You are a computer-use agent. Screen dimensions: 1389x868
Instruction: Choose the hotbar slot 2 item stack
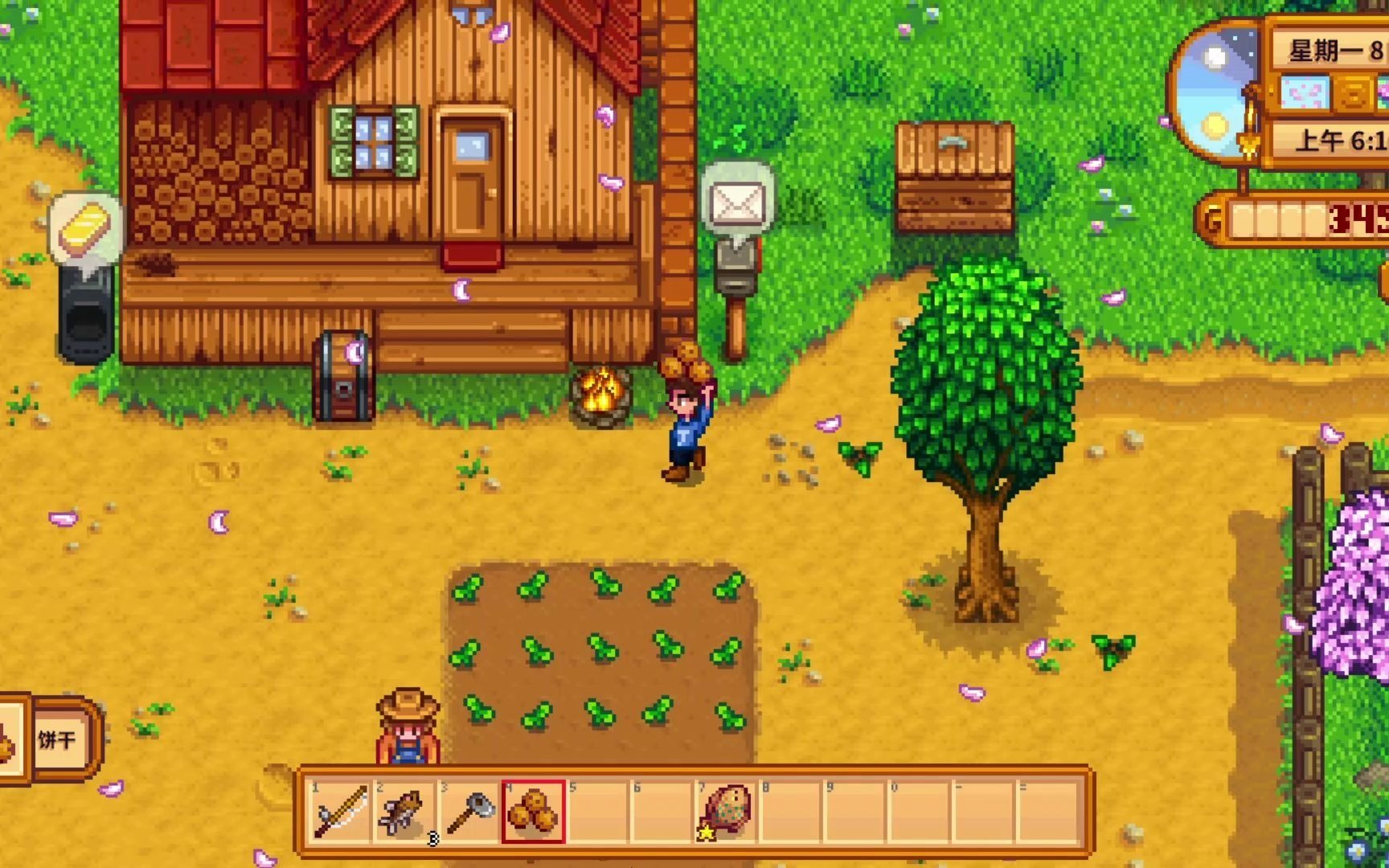pos(404,811)
